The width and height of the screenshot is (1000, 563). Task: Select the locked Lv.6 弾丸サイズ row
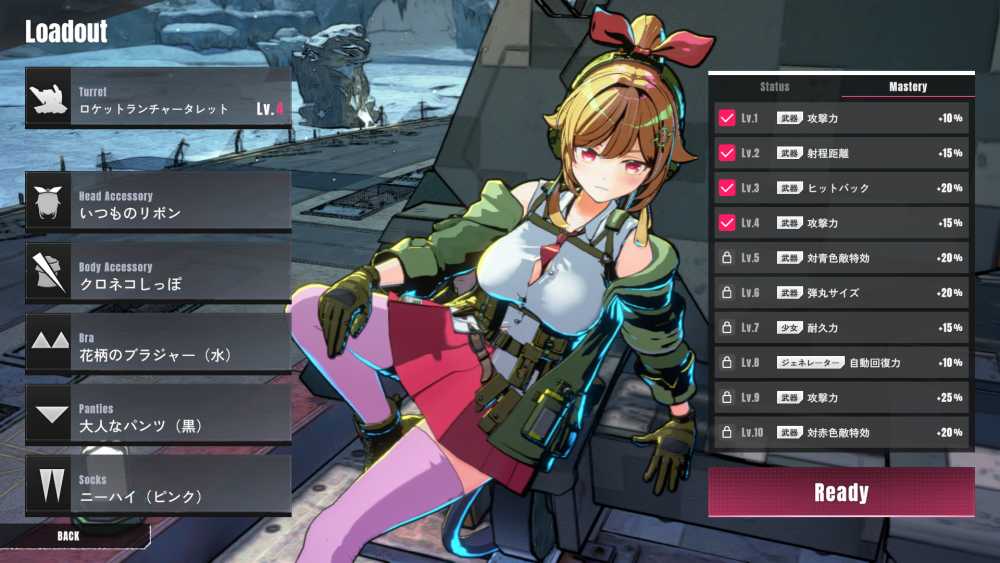(x=841, y=293)
